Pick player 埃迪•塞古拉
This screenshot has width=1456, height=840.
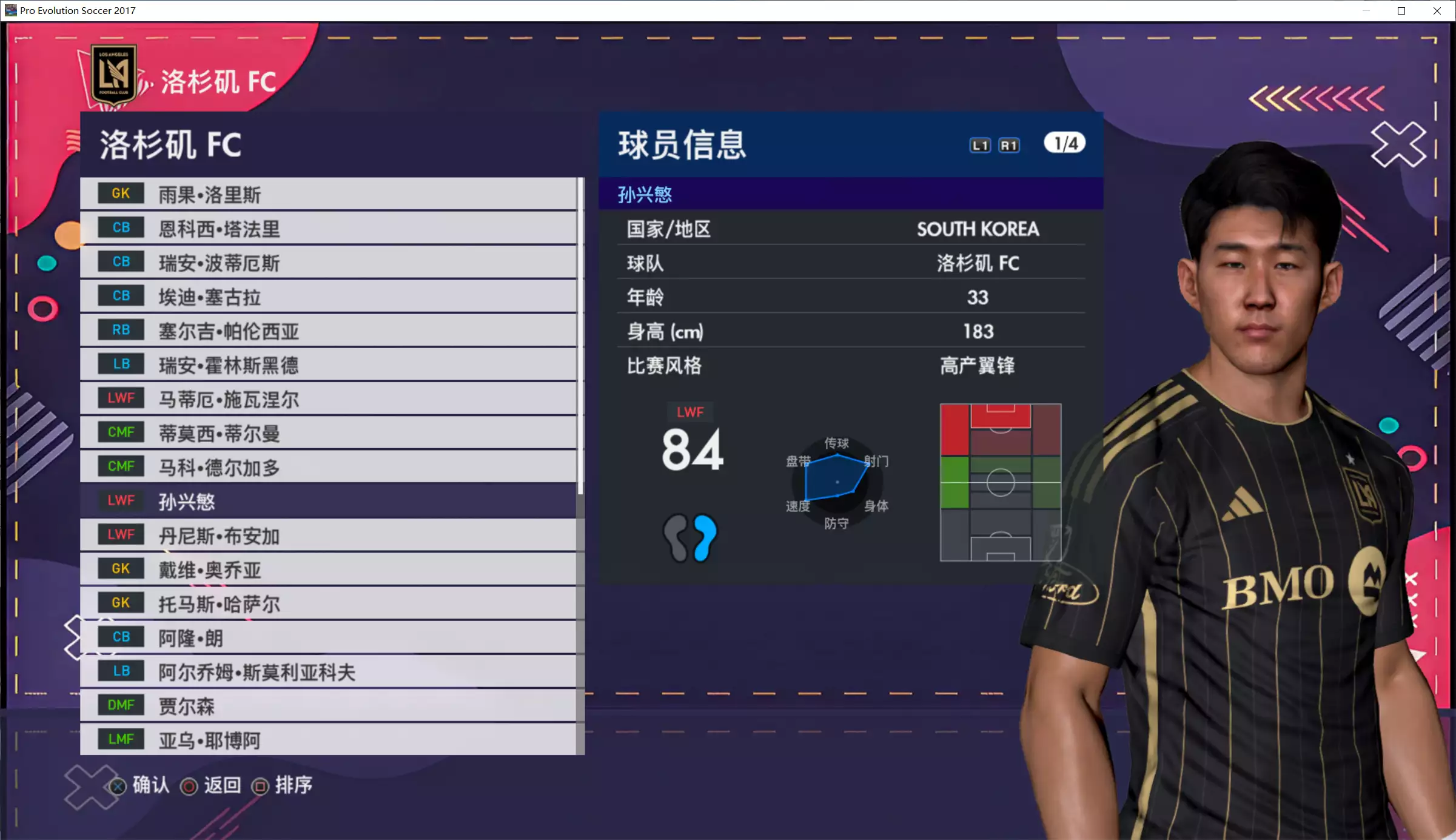click(x=327, y=297)
